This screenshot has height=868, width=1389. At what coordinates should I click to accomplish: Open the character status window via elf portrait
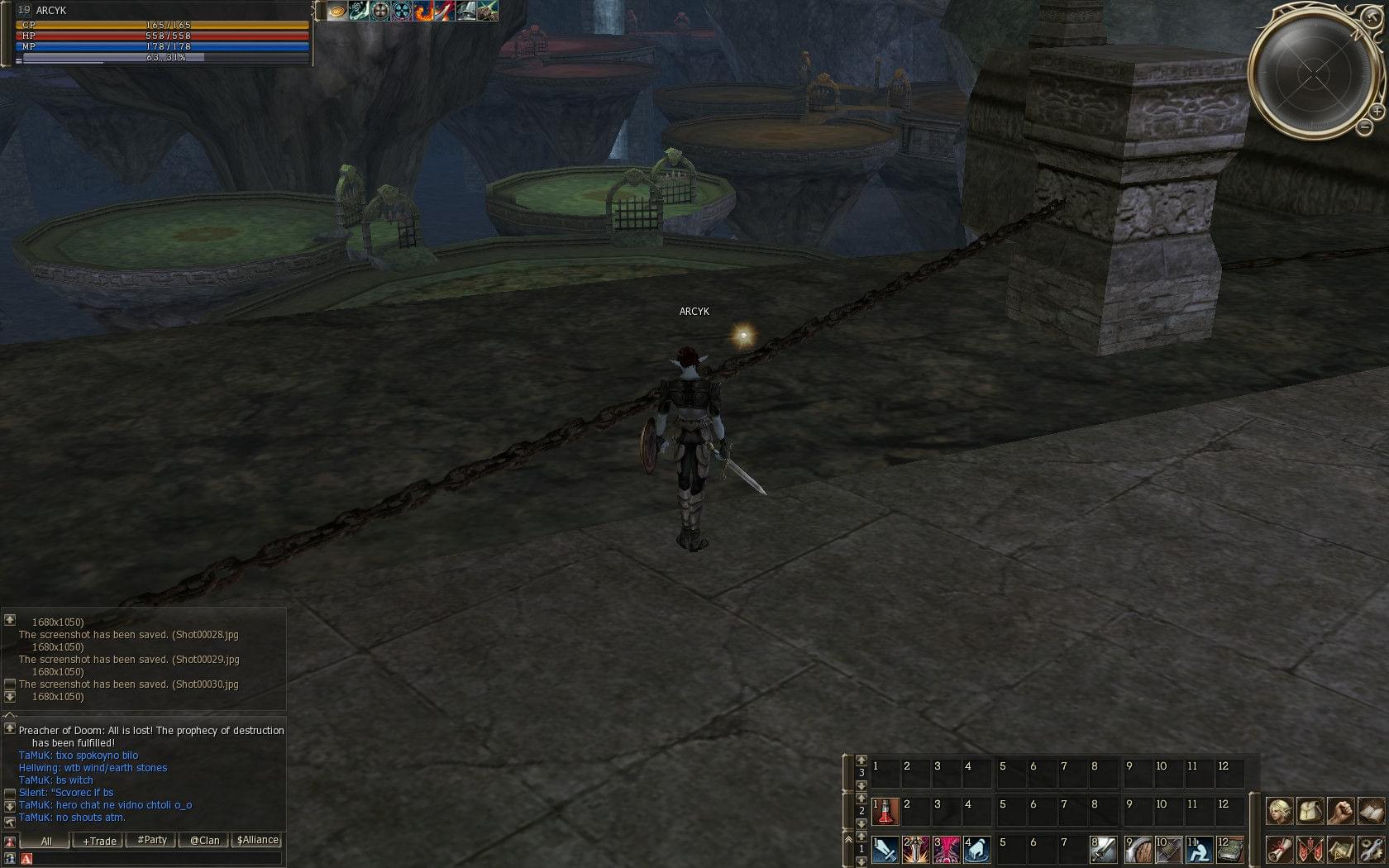click(x=1280, y=811)
